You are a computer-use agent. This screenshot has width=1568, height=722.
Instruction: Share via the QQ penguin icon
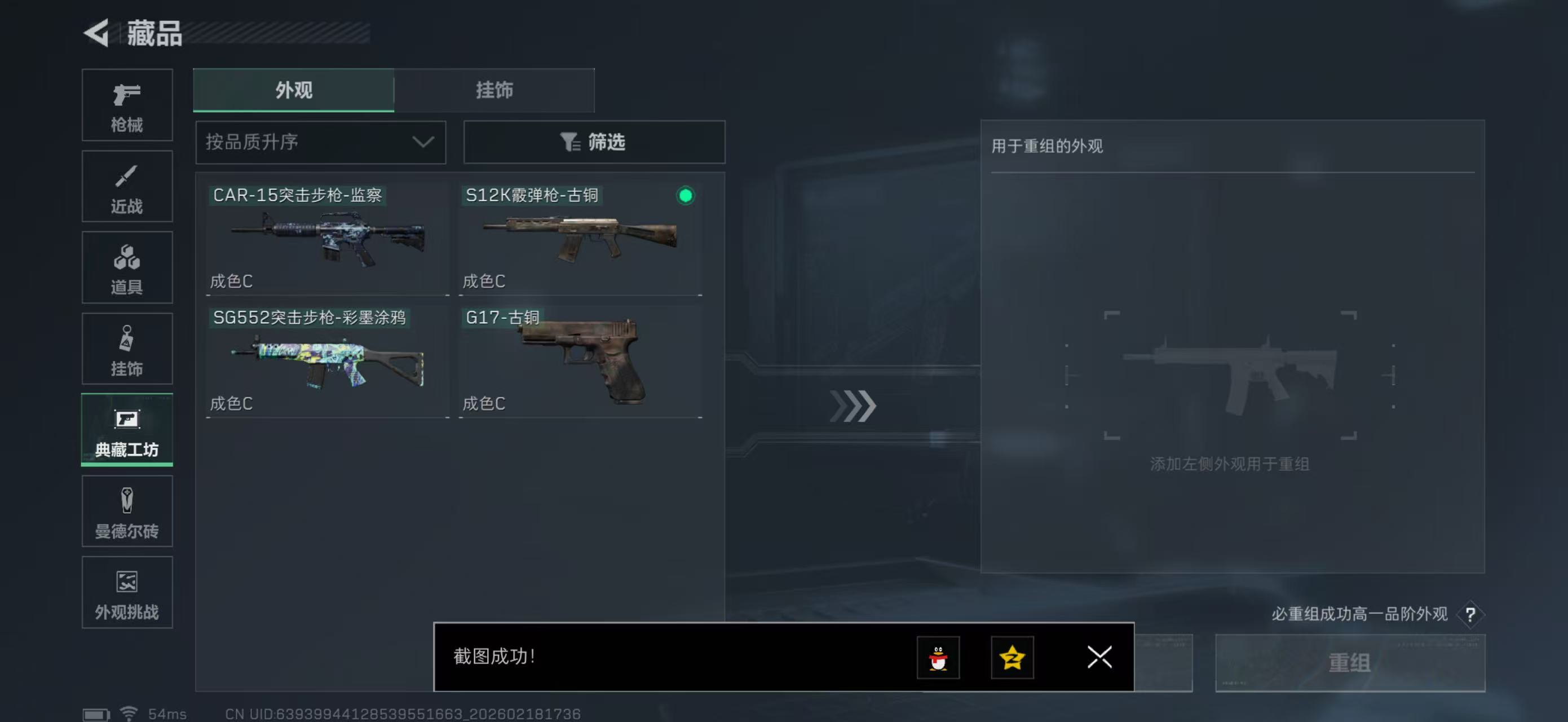(x=939, y=658)
